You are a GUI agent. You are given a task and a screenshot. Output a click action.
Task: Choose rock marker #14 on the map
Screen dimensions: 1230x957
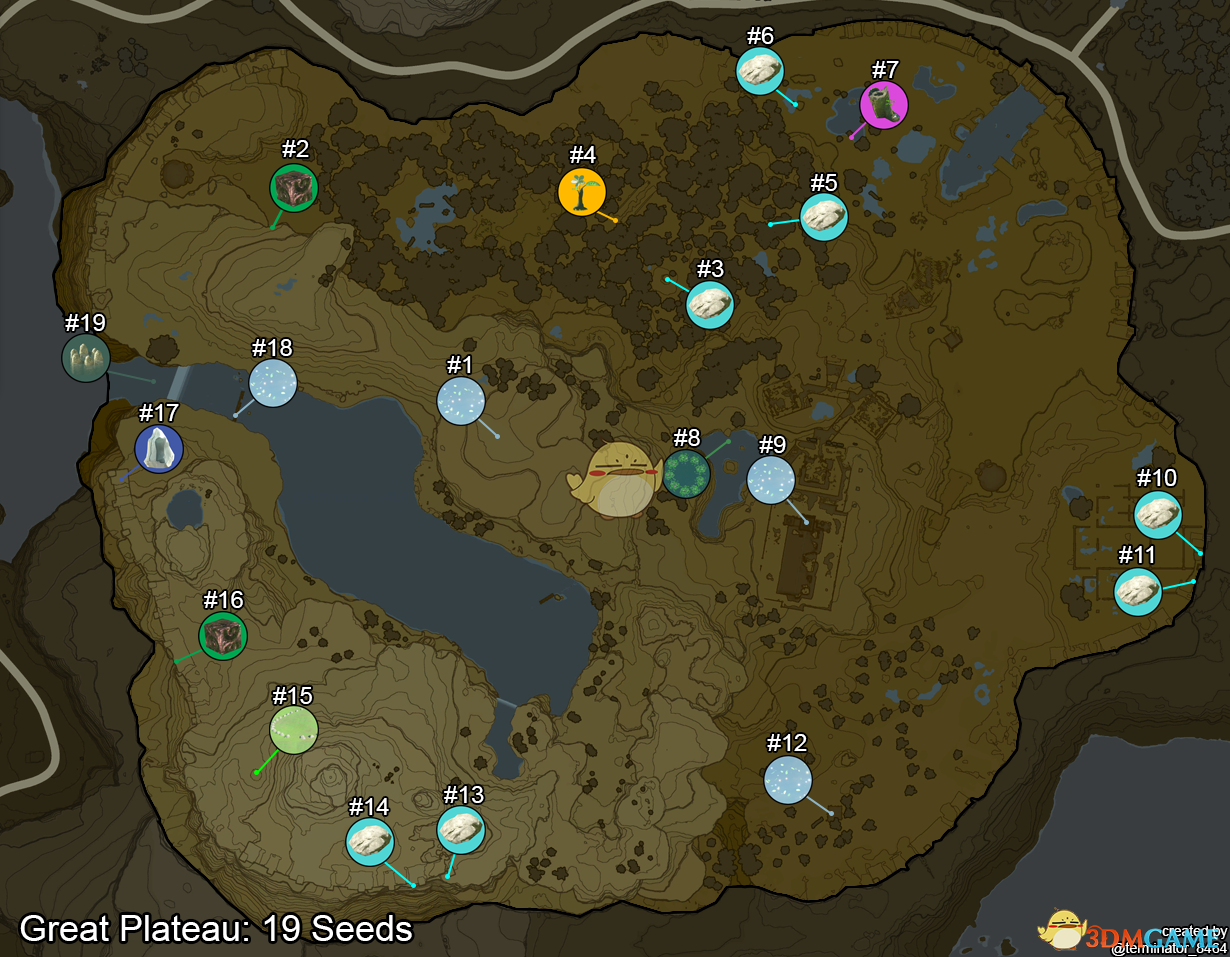click(x=370, y=842)
